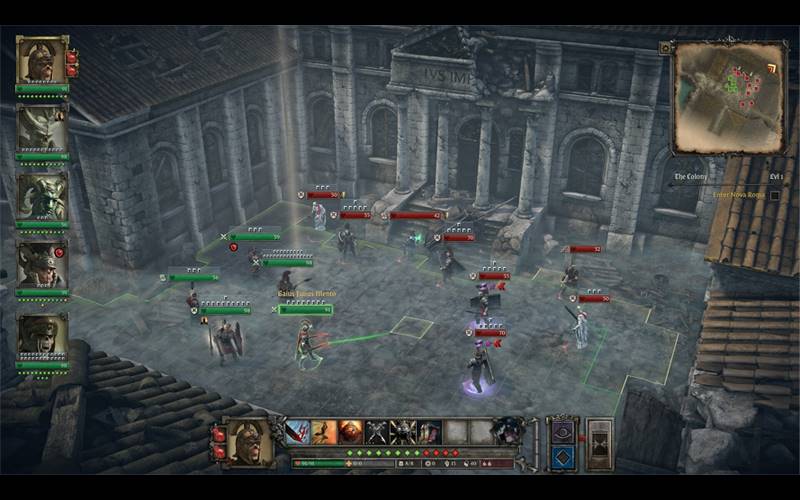Click the dark beast emblem at the hotbar's end
800x500 pixels.
[508, 431]
